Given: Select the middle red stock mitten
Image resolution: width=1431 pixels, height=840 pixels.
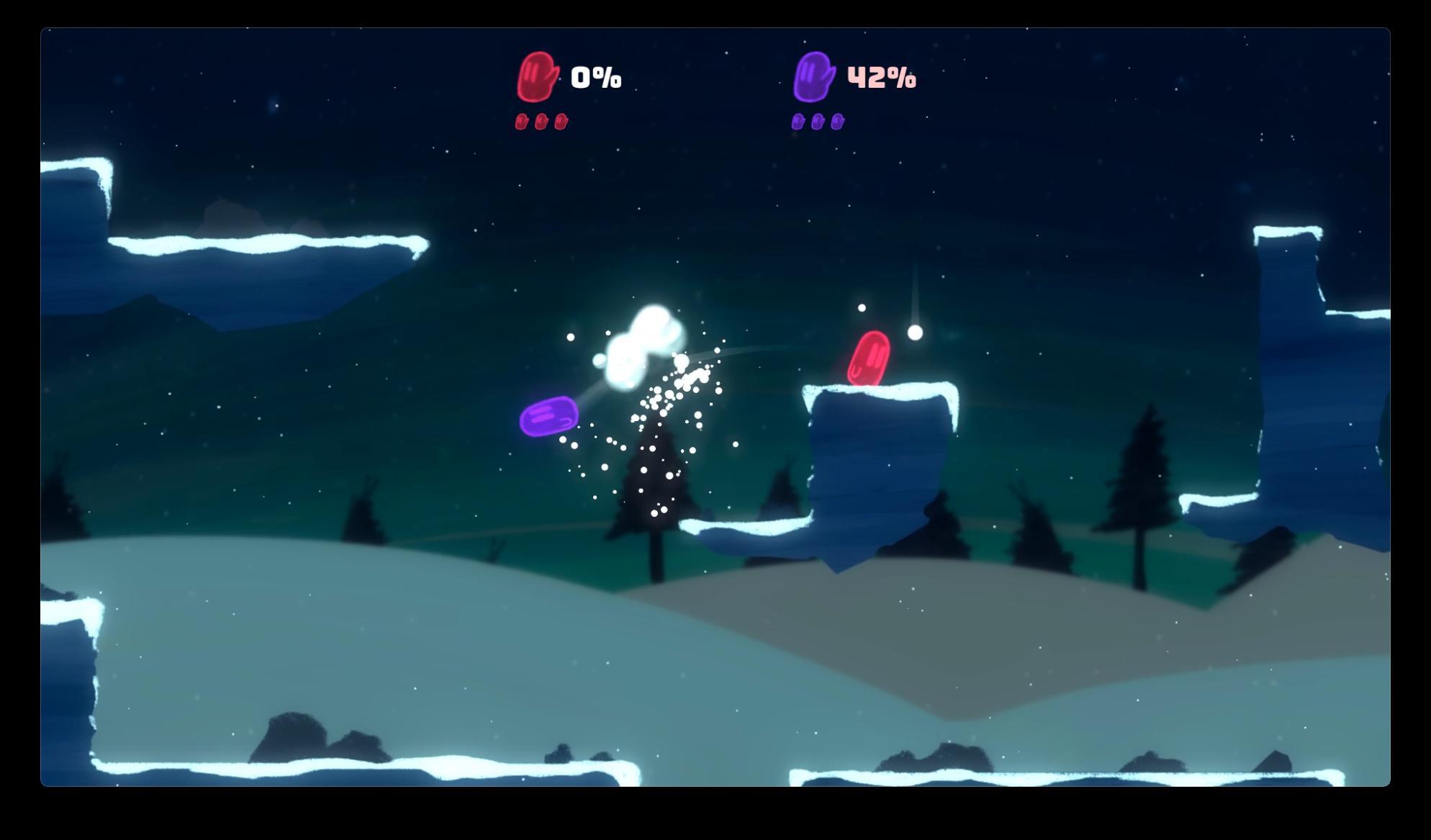Looking at the screenshot, I should (x=540, y=122).
